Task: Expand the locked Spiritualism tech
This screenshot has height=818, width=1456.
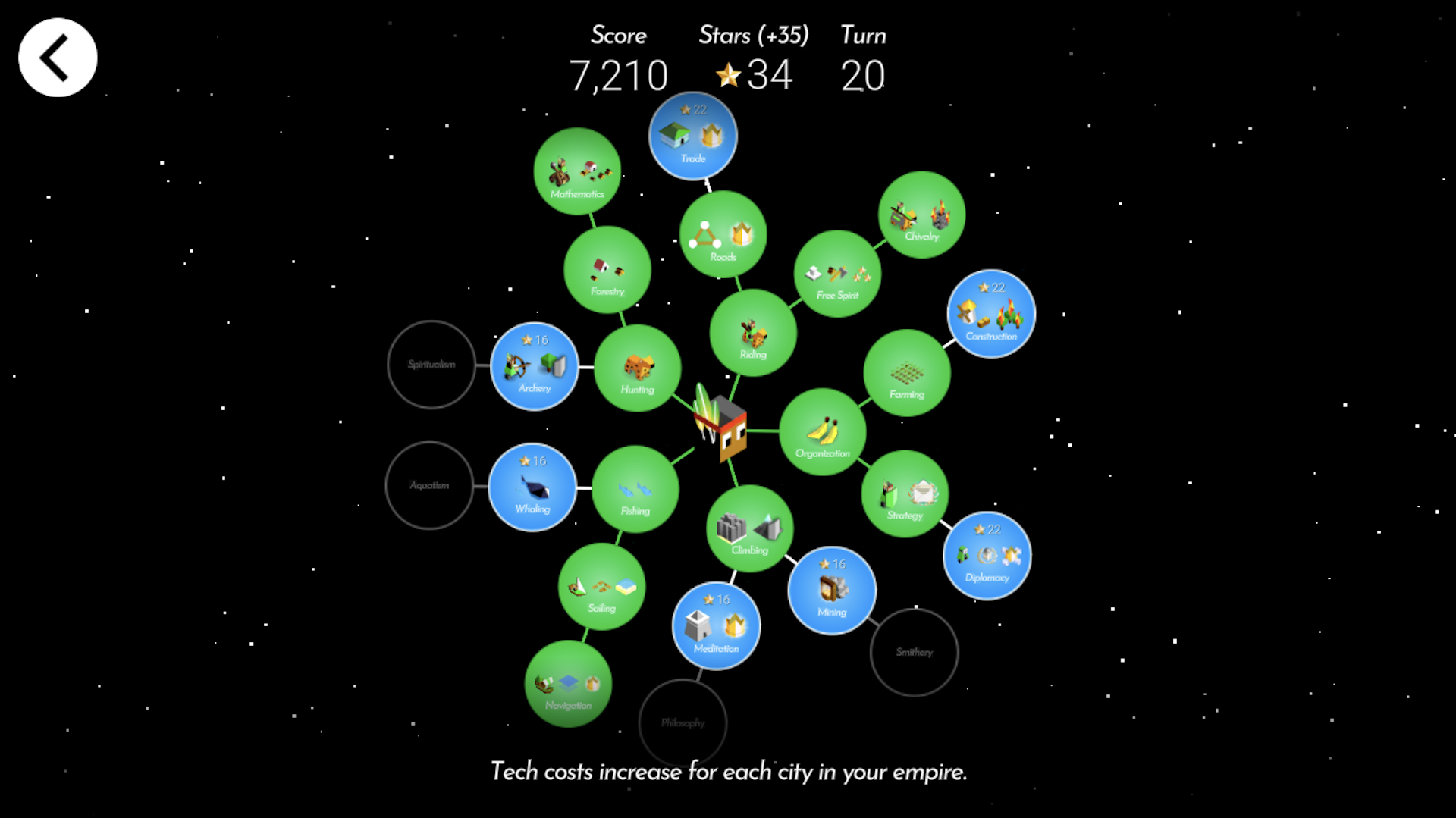Action: pos(431,365)
